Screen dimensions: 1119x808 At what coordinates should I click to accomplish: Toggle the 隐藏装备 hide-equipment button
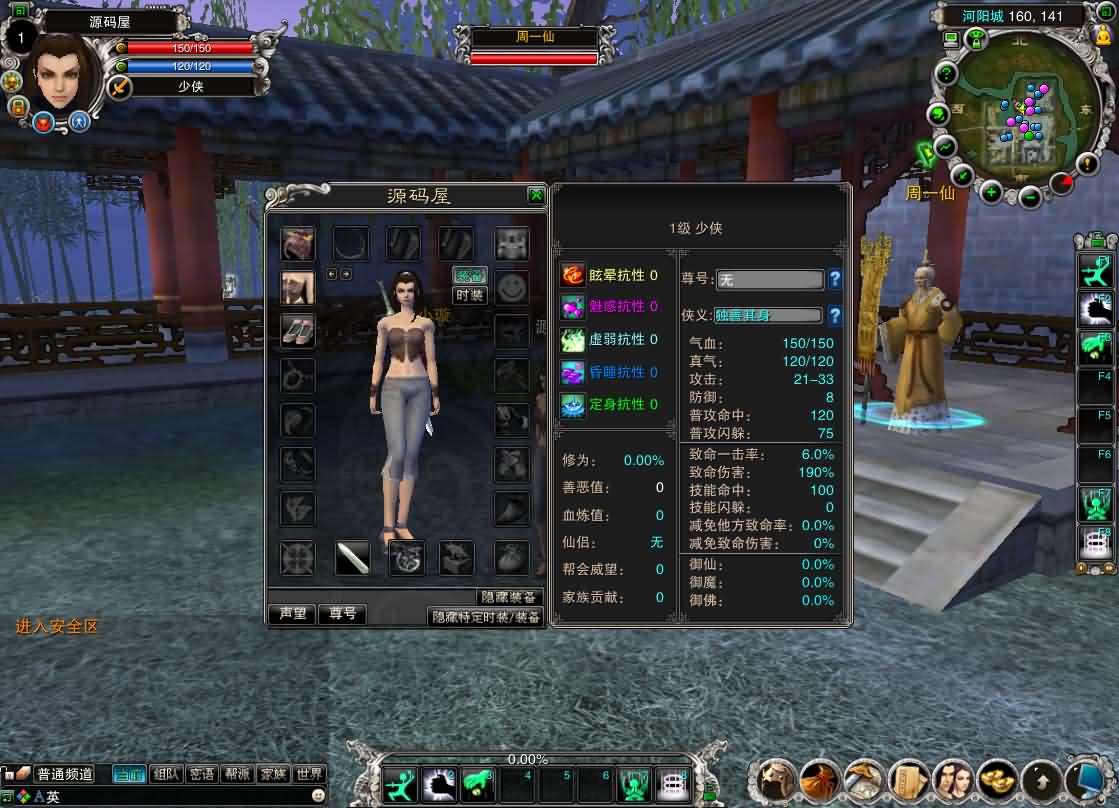(x=510, y=597)
